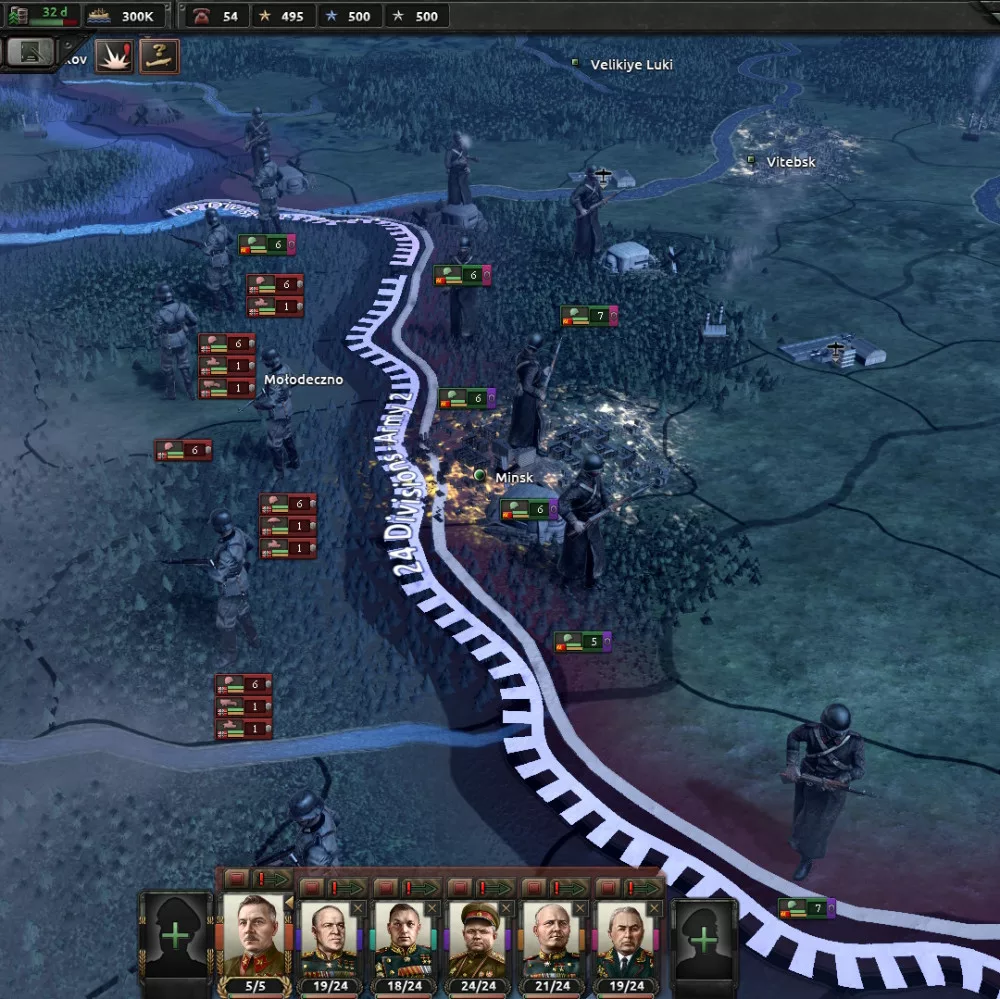Add a new army group via left silhouette

(175, 937)
